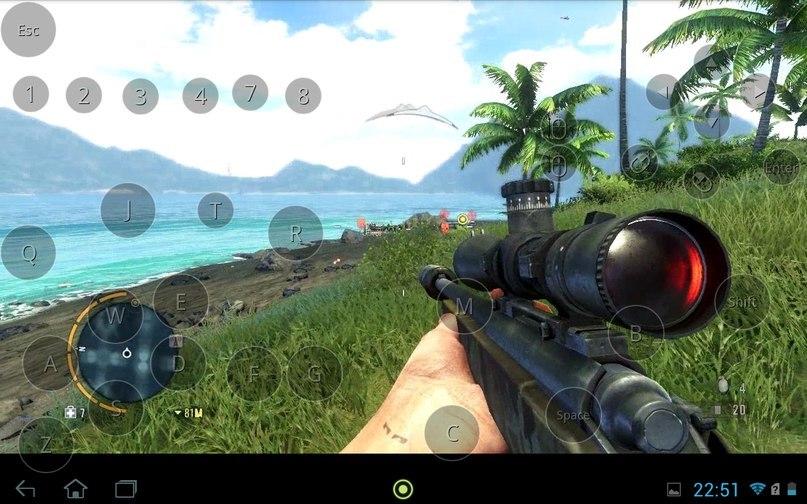This screenshot has height=504, width=807.
Task: Hit the number 4 overlay key
Action: pyautogui.click(x=200, y=96)
